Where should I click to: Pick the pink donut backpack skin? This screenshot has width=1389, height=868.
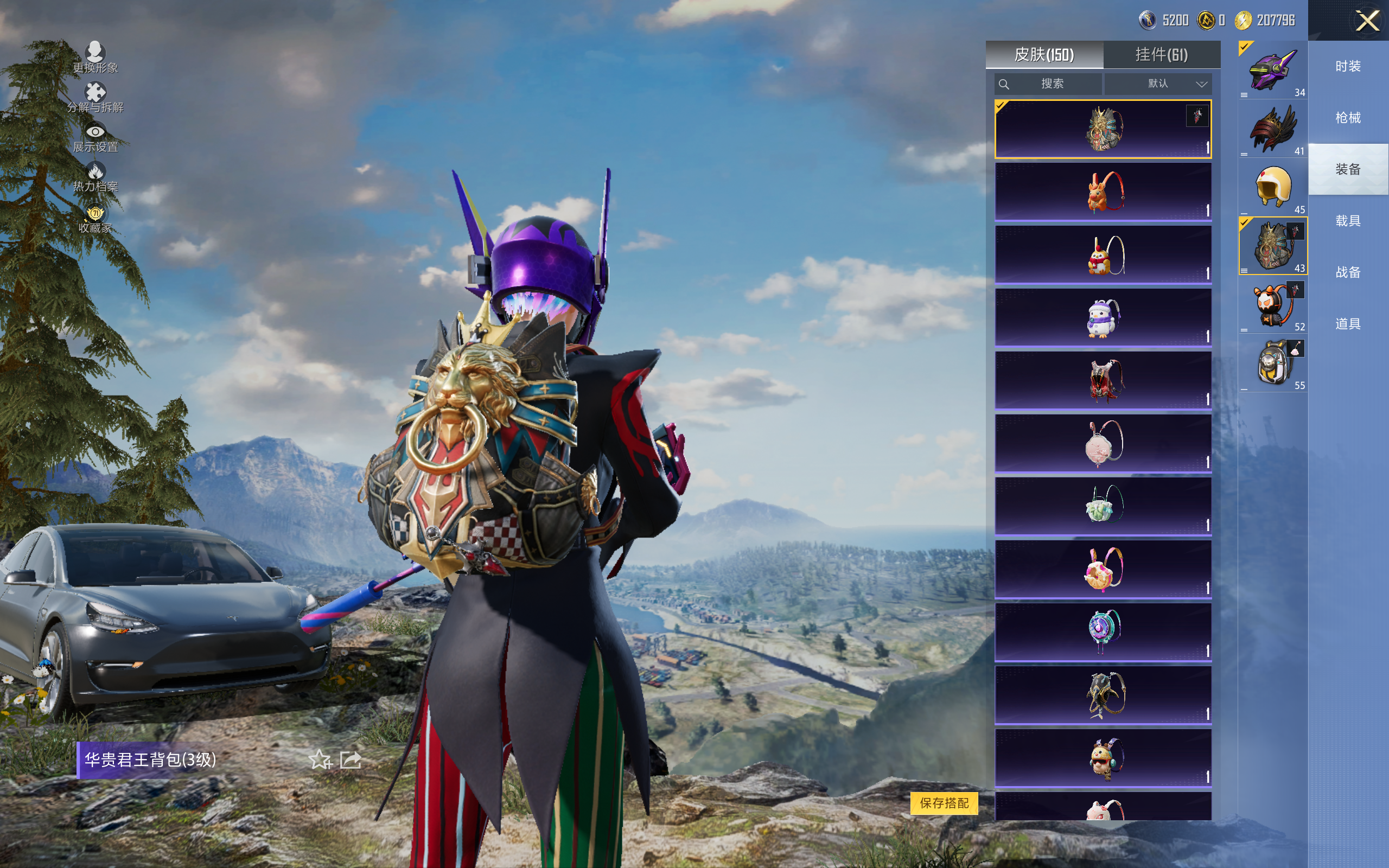point(1103,570)
